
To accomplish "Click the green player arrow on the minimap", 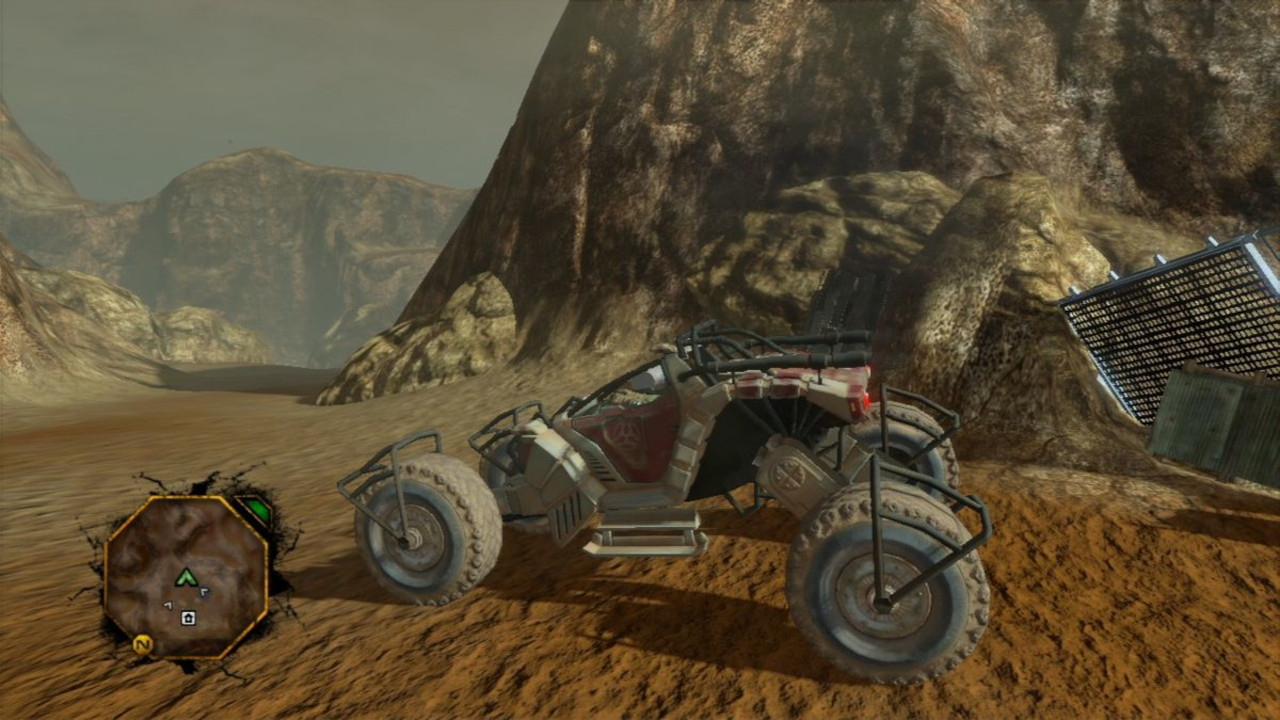I will [x=186, y=577].
